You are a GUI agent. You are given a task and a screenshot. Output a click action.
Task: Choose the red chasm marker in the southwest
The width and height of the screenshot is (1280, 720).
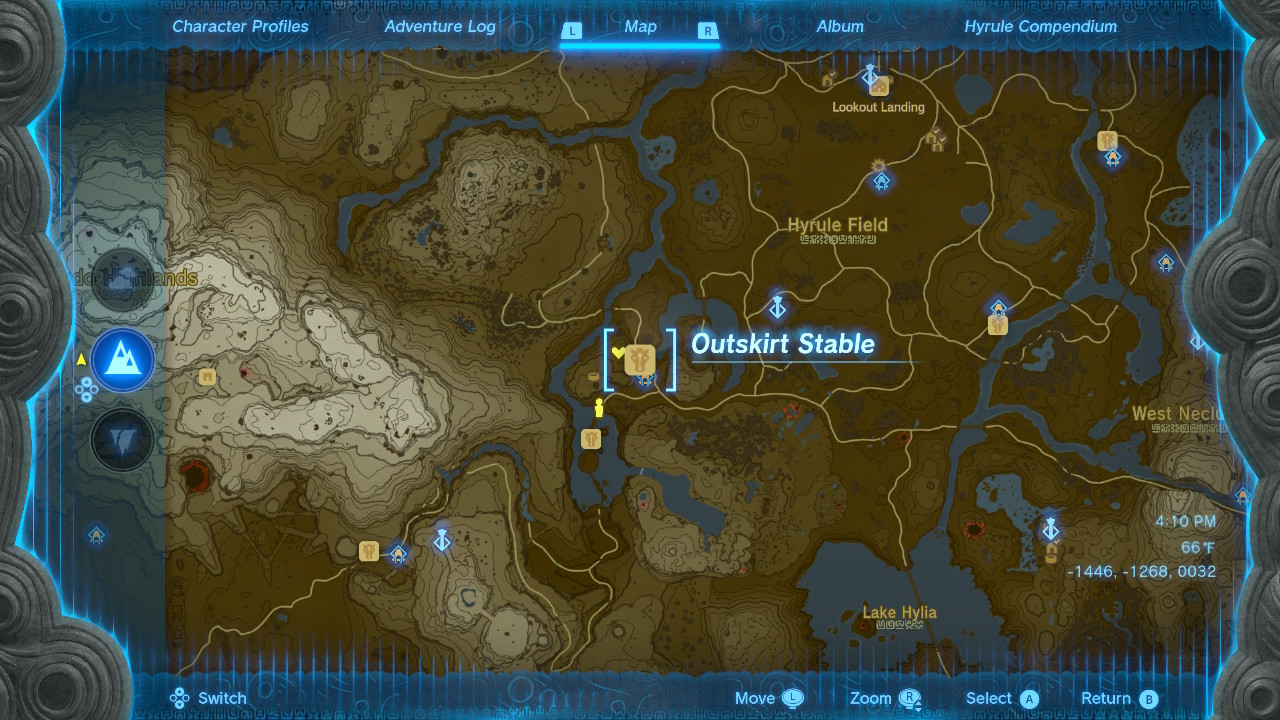click(x=193, y=475)
